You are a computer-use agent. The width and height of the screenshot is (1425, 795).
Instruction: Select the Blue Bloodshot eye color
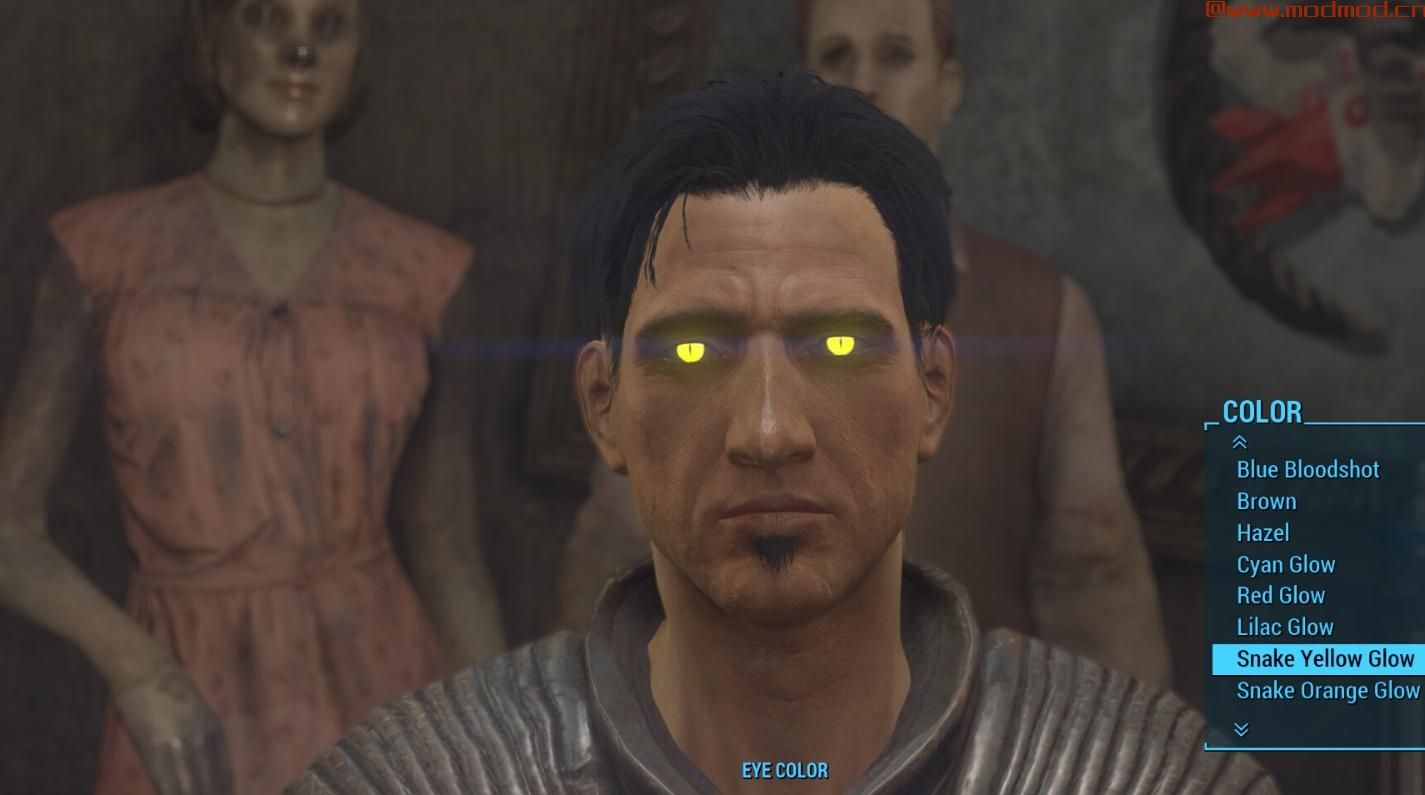[x=1307, y=469]
